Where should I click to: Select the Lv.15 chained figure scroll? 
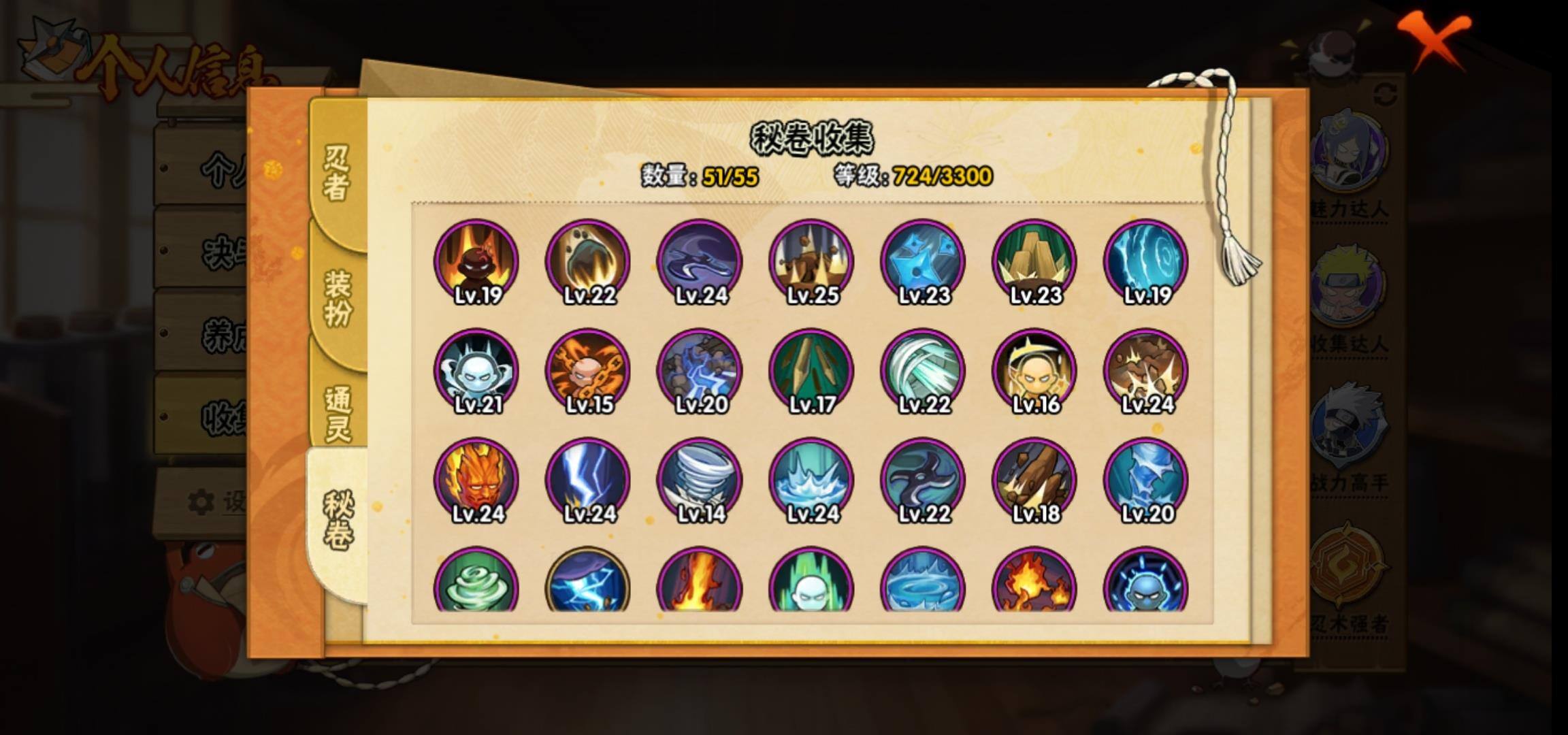click(588, 371)
